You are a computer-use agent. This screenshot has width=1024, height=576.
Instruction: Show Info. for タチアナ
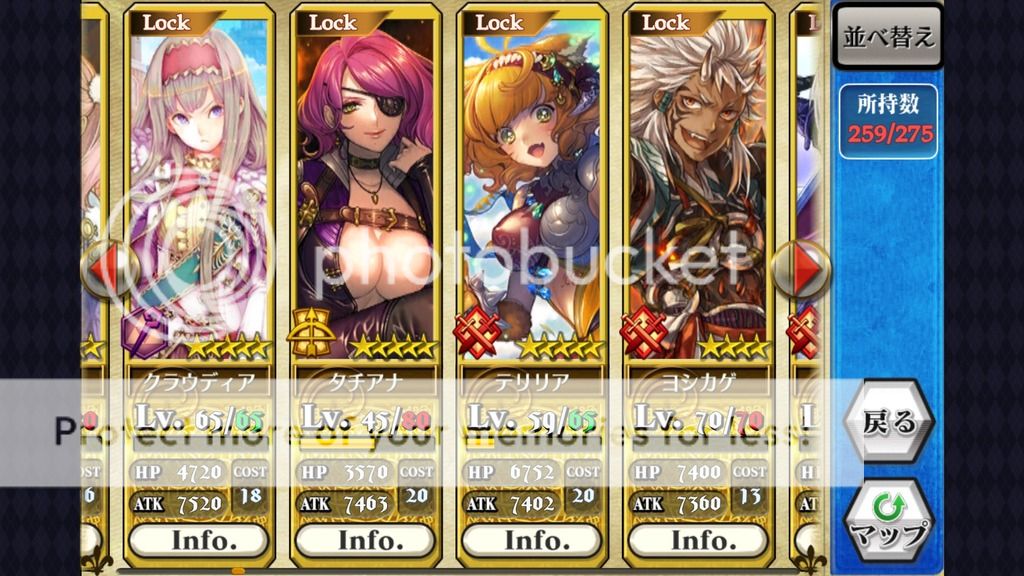pos(366,540)
